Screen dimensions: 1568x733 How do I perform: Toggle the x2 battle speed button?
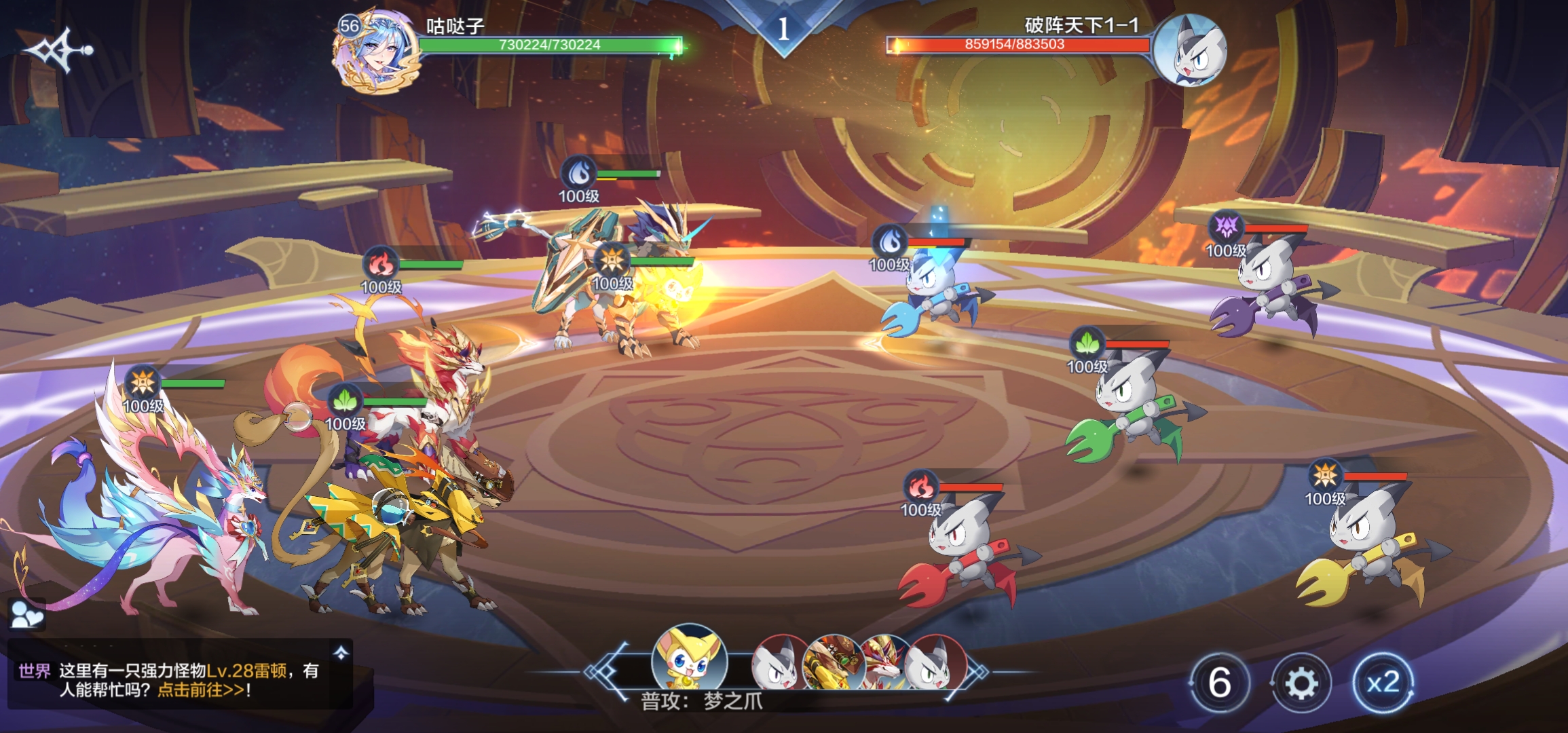point(1383,683)
